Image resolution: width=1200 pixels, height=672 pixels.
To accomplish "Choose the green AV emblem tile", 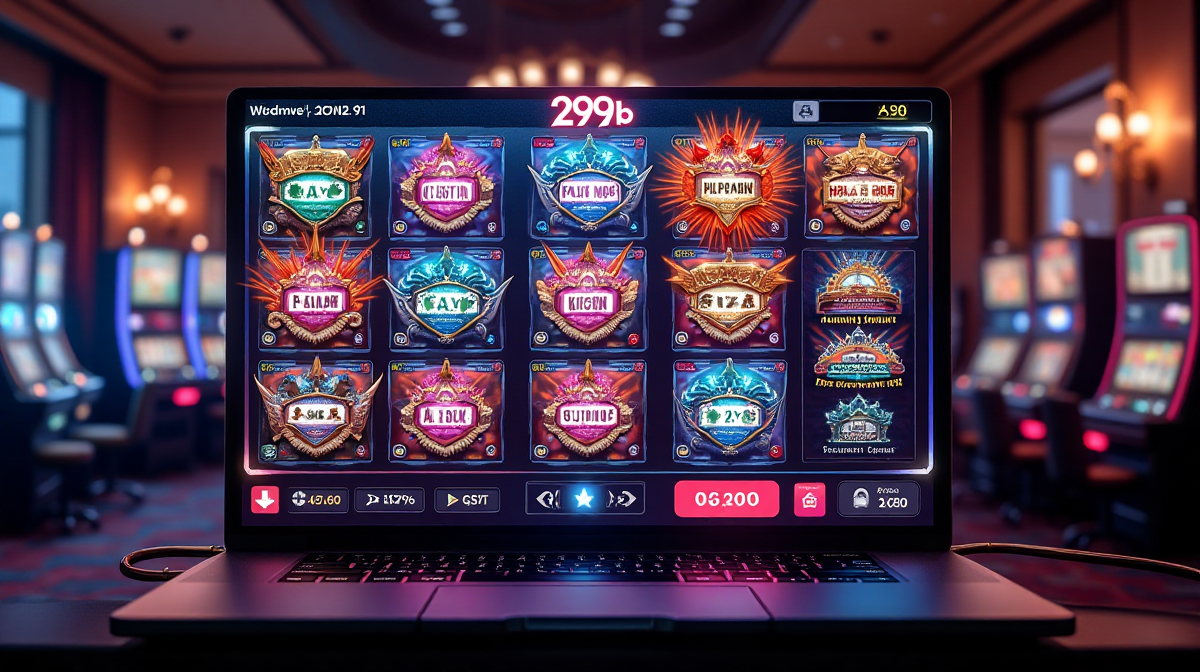I will (315, 185).
